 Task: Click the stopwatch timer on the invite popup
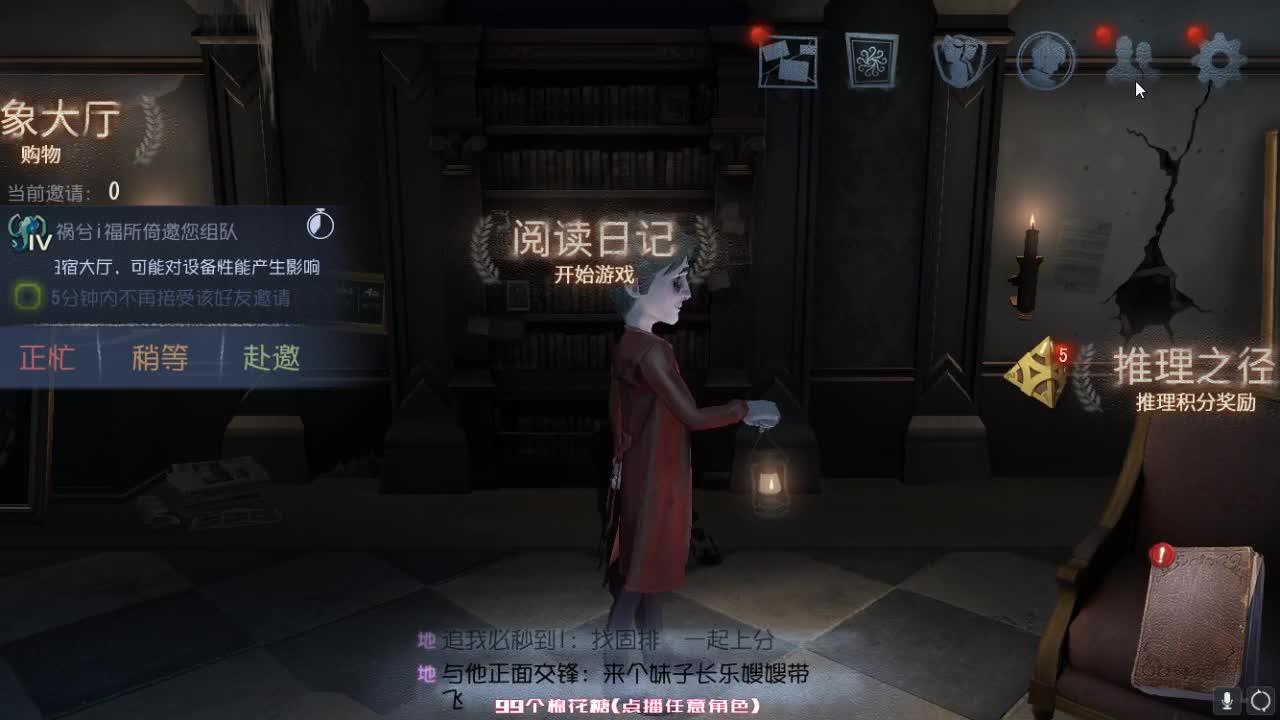click(319, 224)
